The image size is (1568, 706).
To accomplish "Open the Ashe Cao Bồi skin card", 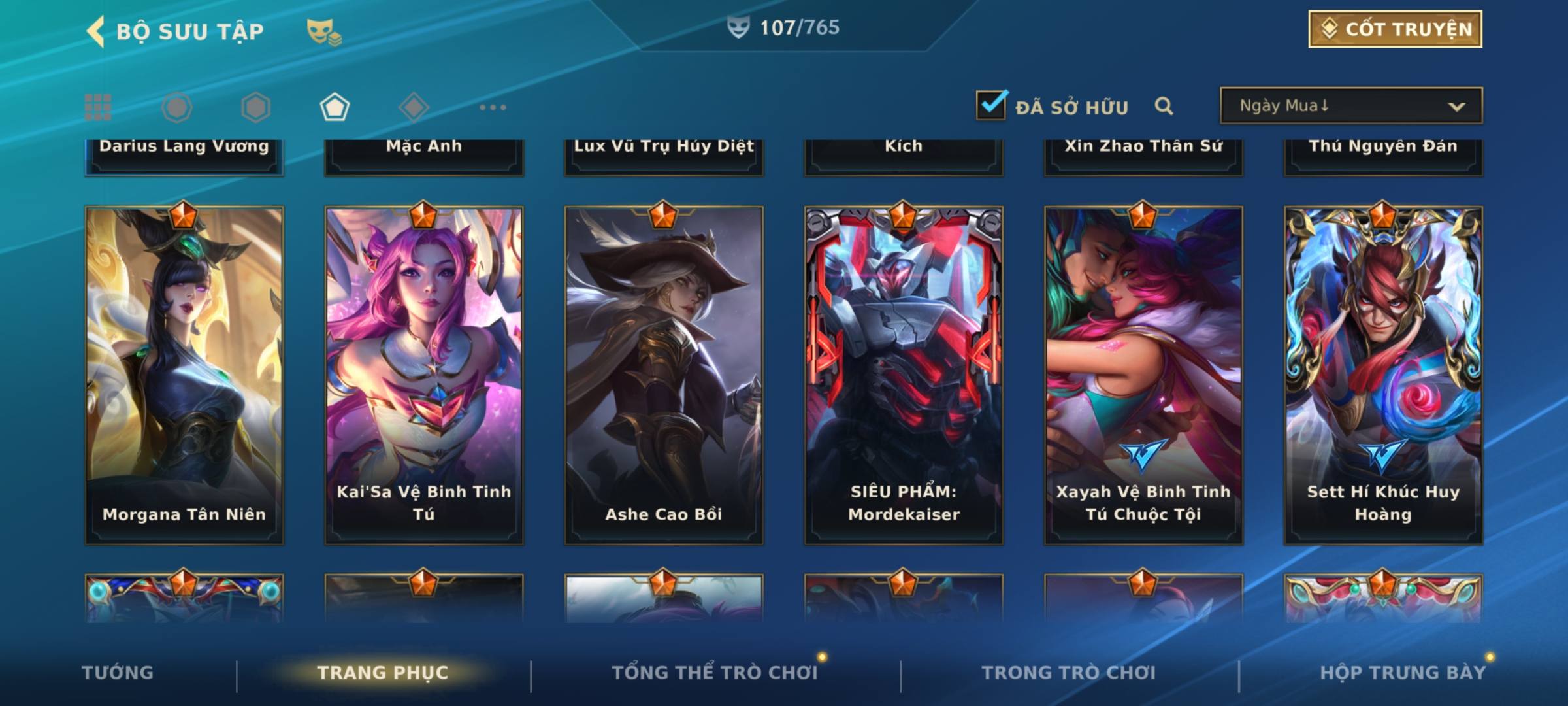I will pos(664,376).
